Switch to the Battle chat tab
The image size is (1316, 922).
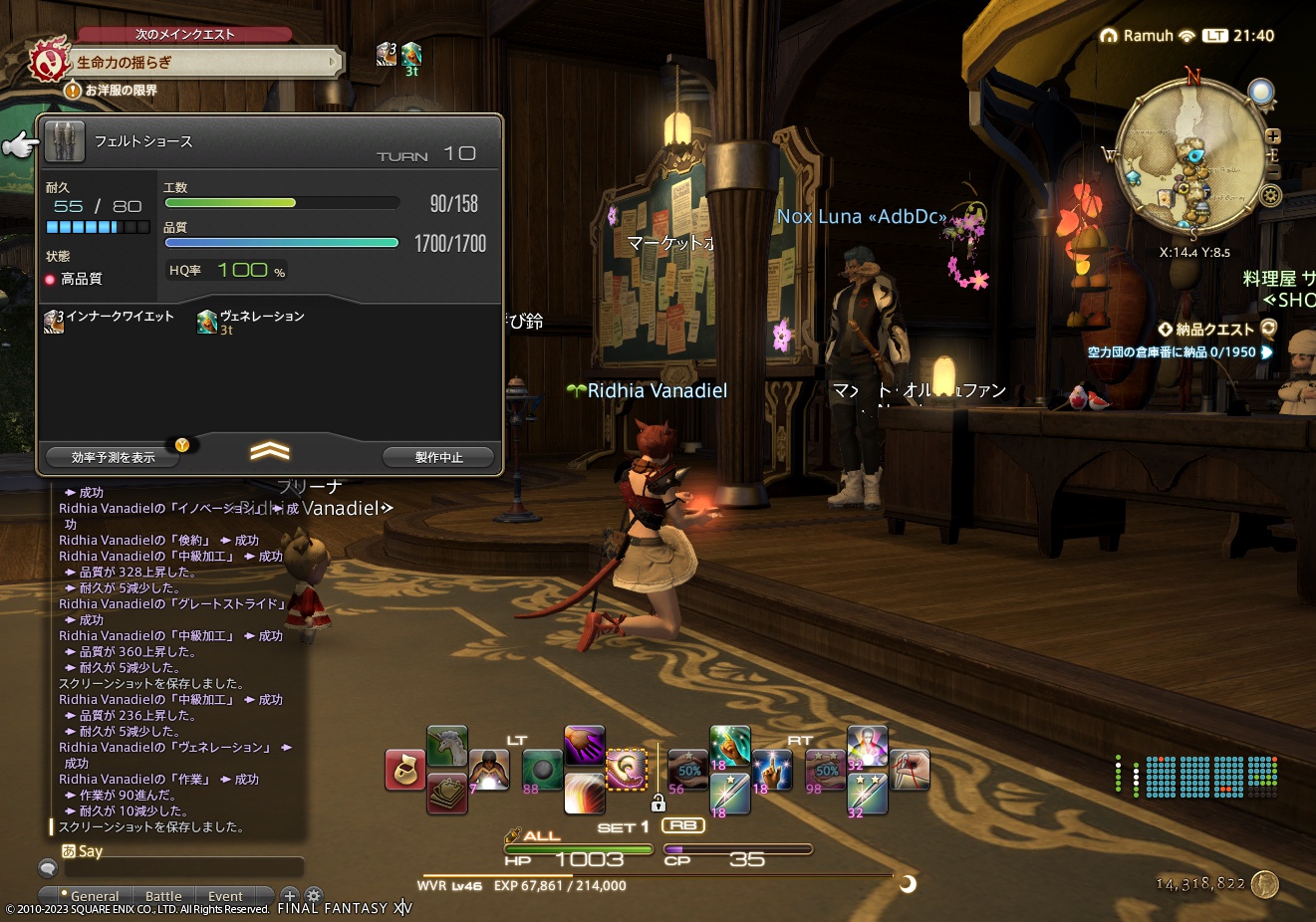tap(163, 895)
